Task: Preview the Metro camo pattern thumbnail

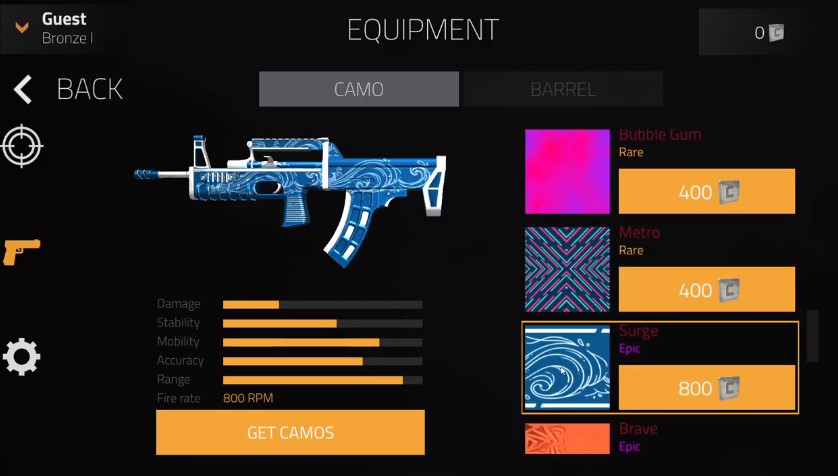Action: (x=567, y=269)
